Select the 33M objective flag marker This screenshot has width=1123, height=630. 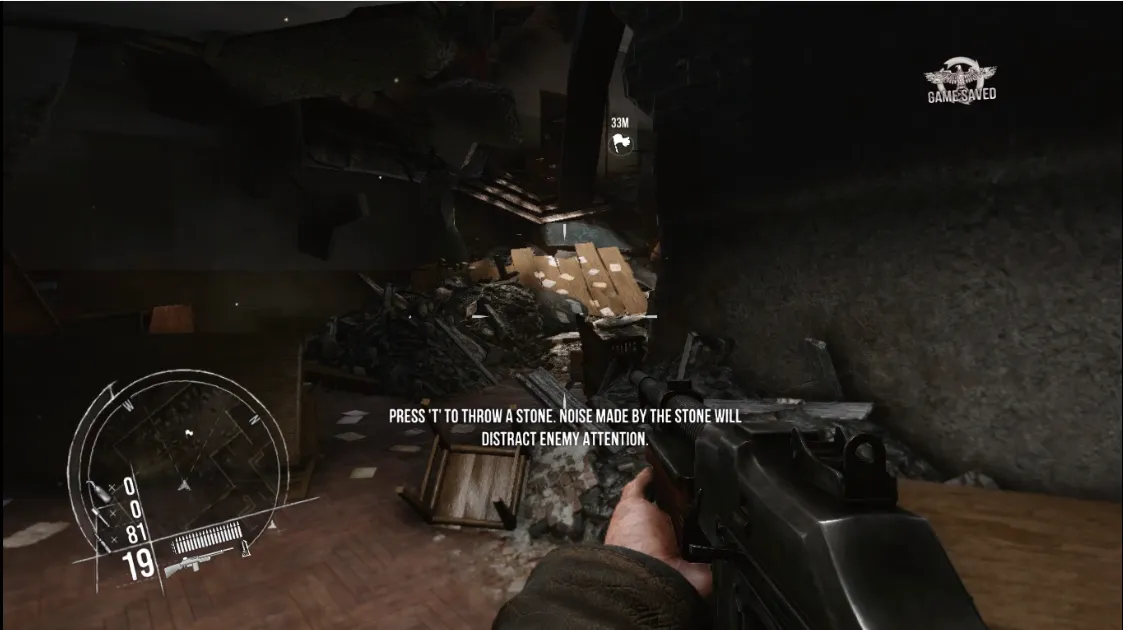pos(621,143)
